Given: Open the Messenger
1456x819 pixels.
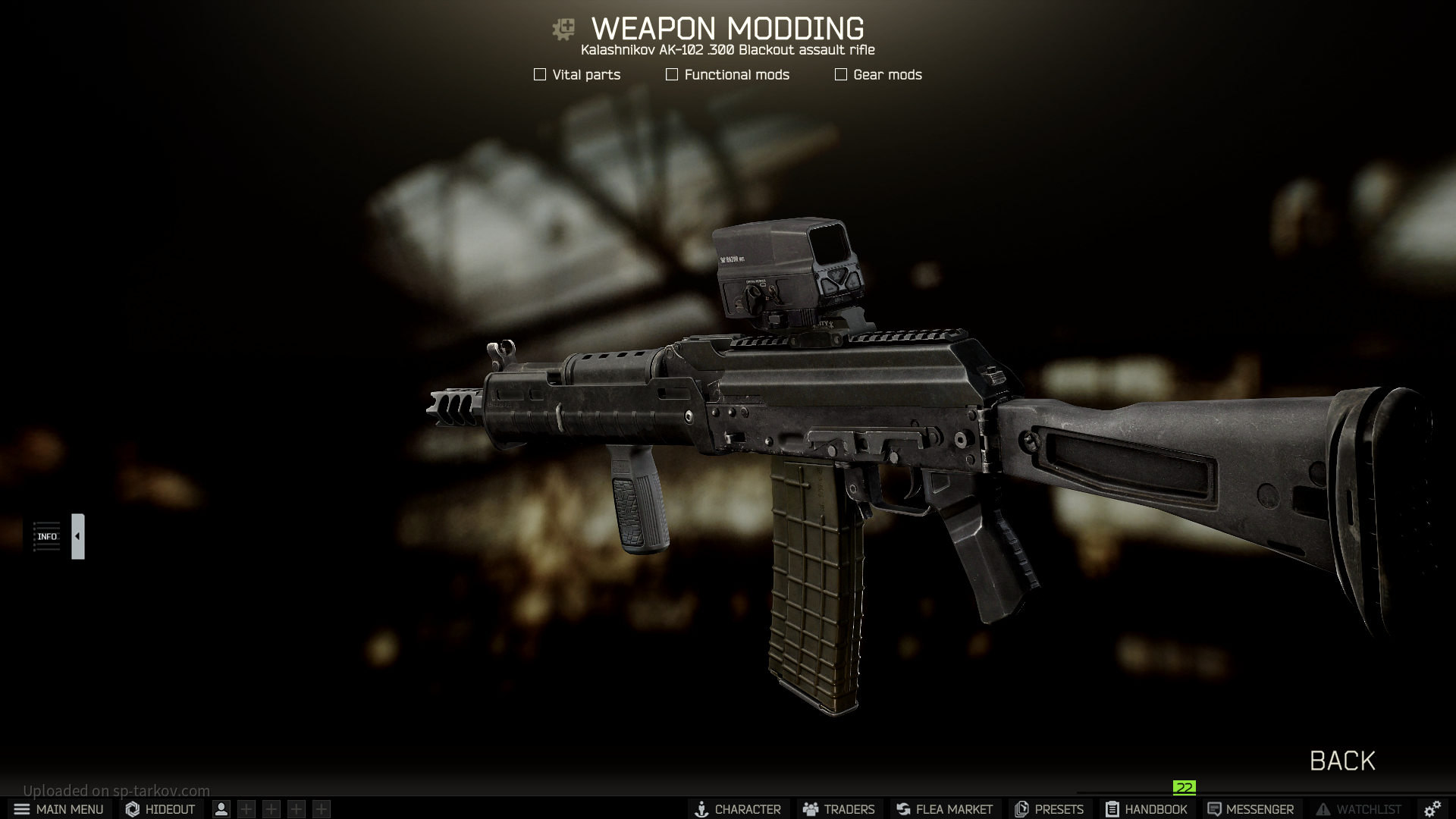Looking at the screenshot, I should tap(1250, 809).
